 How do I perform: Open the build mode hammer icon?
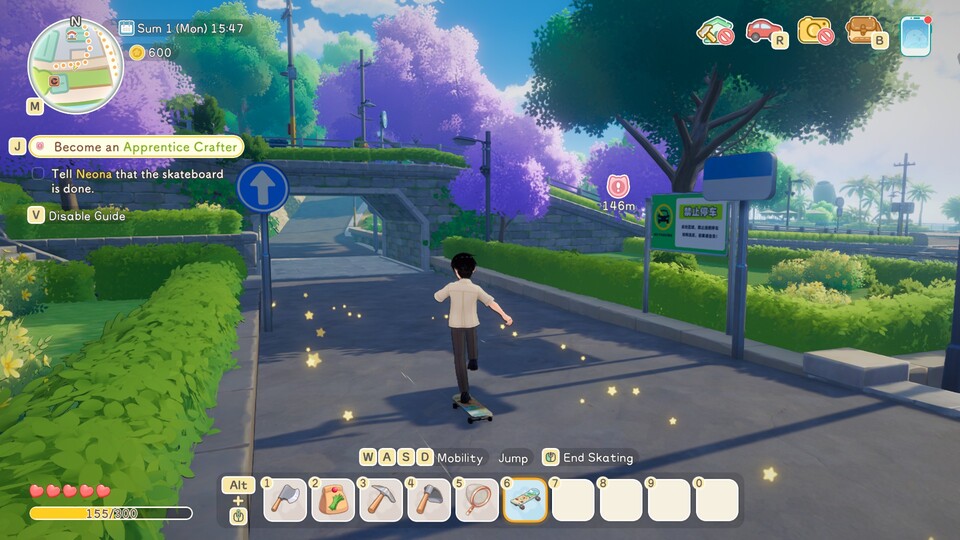coord(715,32)
